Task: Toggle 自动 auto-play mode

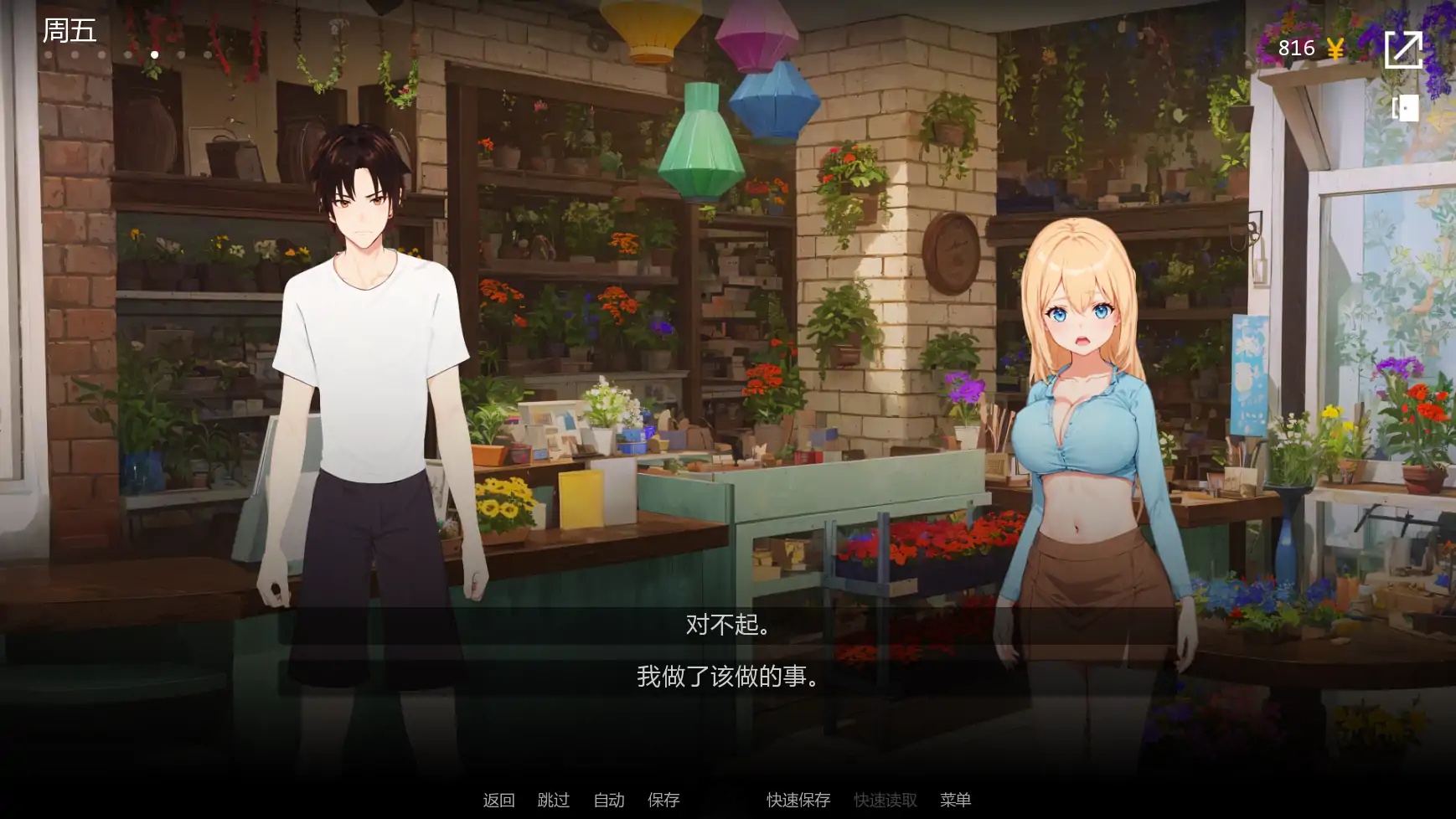Action: (609, 800)
